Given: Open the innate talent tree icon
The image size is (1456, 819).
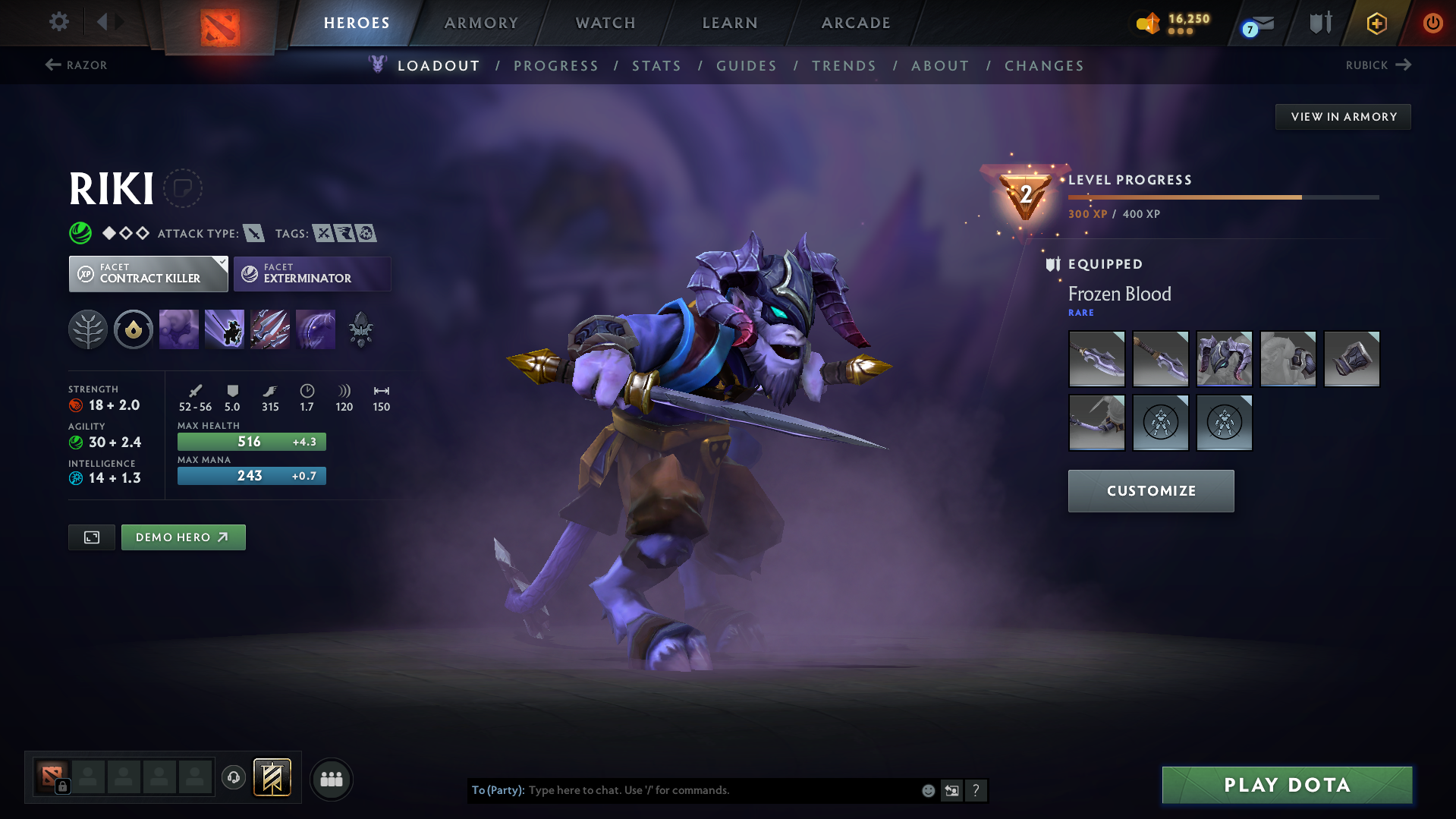Looking at the screenshot, I should [88, 329].
